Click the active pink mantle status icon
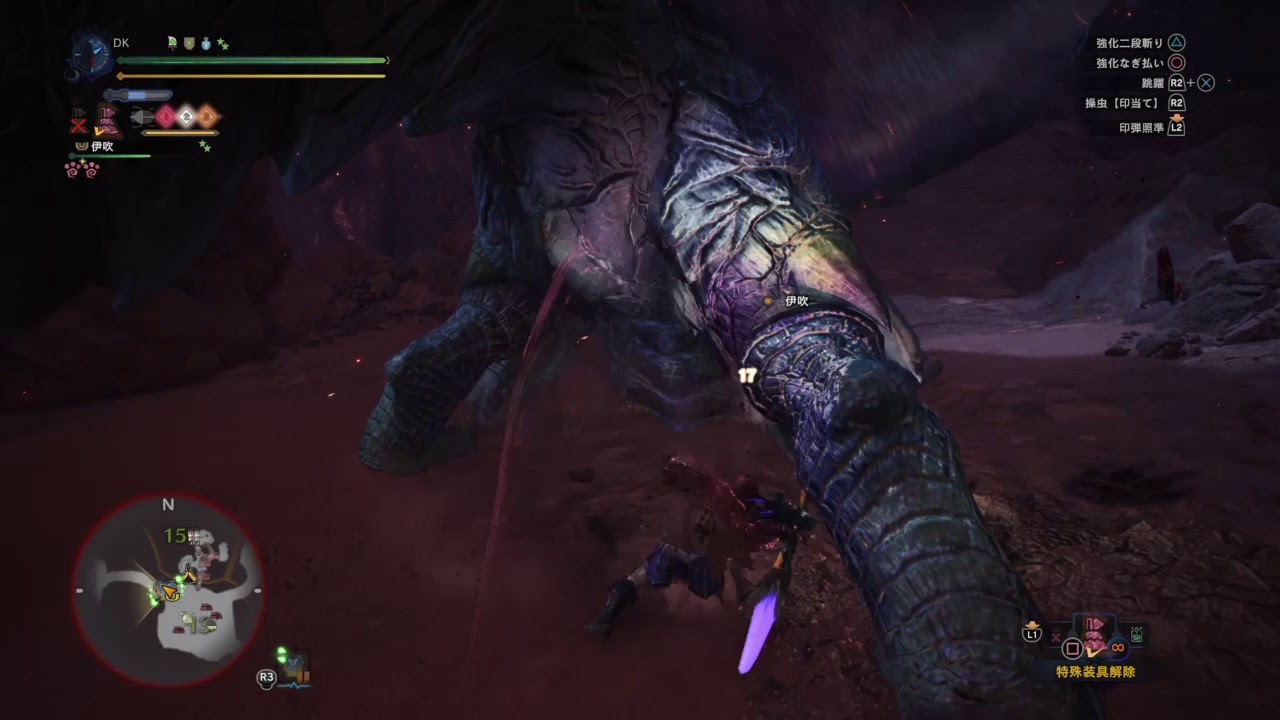 tap(107, 121)
